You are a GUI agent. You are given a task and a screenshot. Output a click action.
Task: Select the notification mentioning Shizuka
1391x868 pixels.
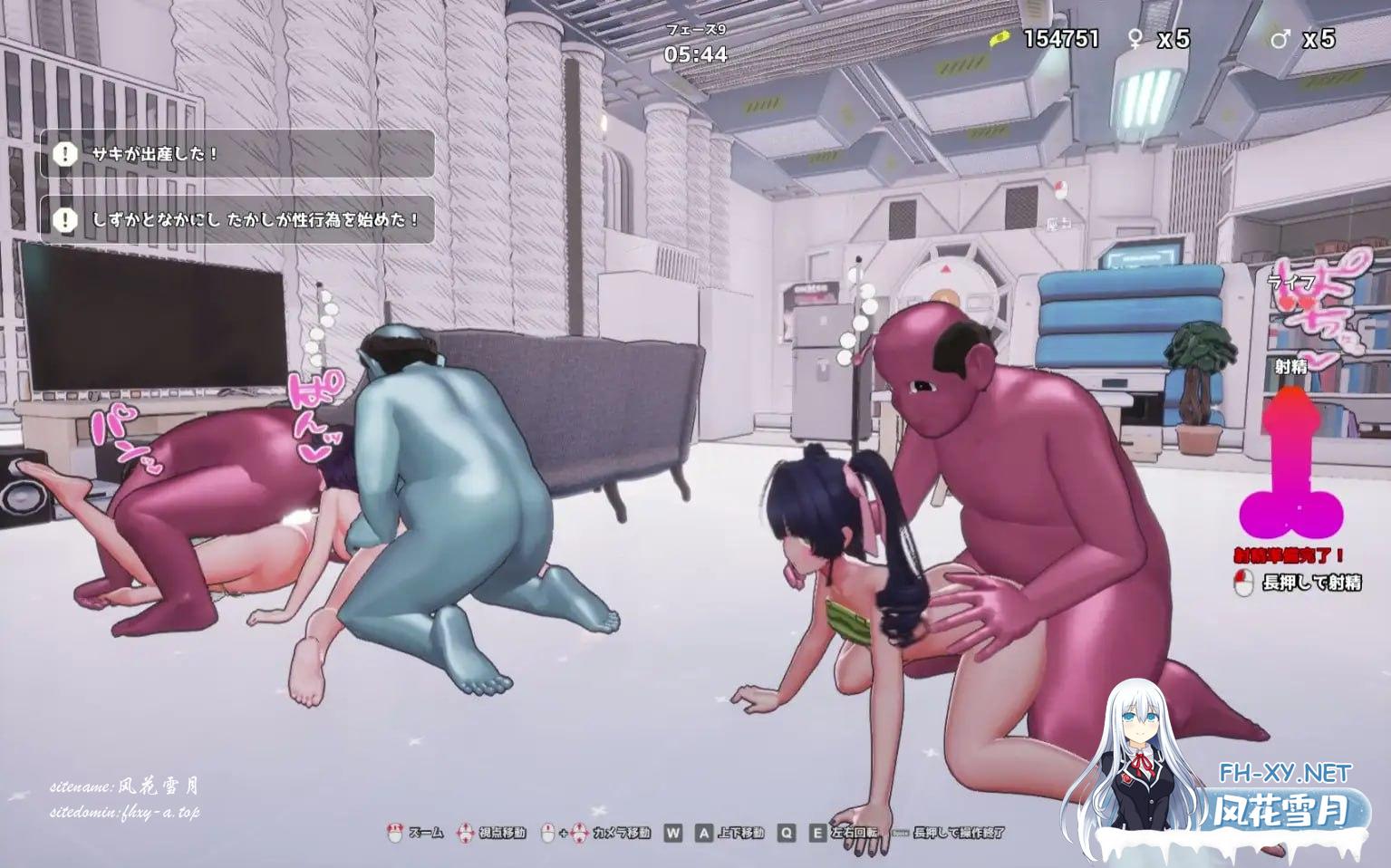pos(237,220)
